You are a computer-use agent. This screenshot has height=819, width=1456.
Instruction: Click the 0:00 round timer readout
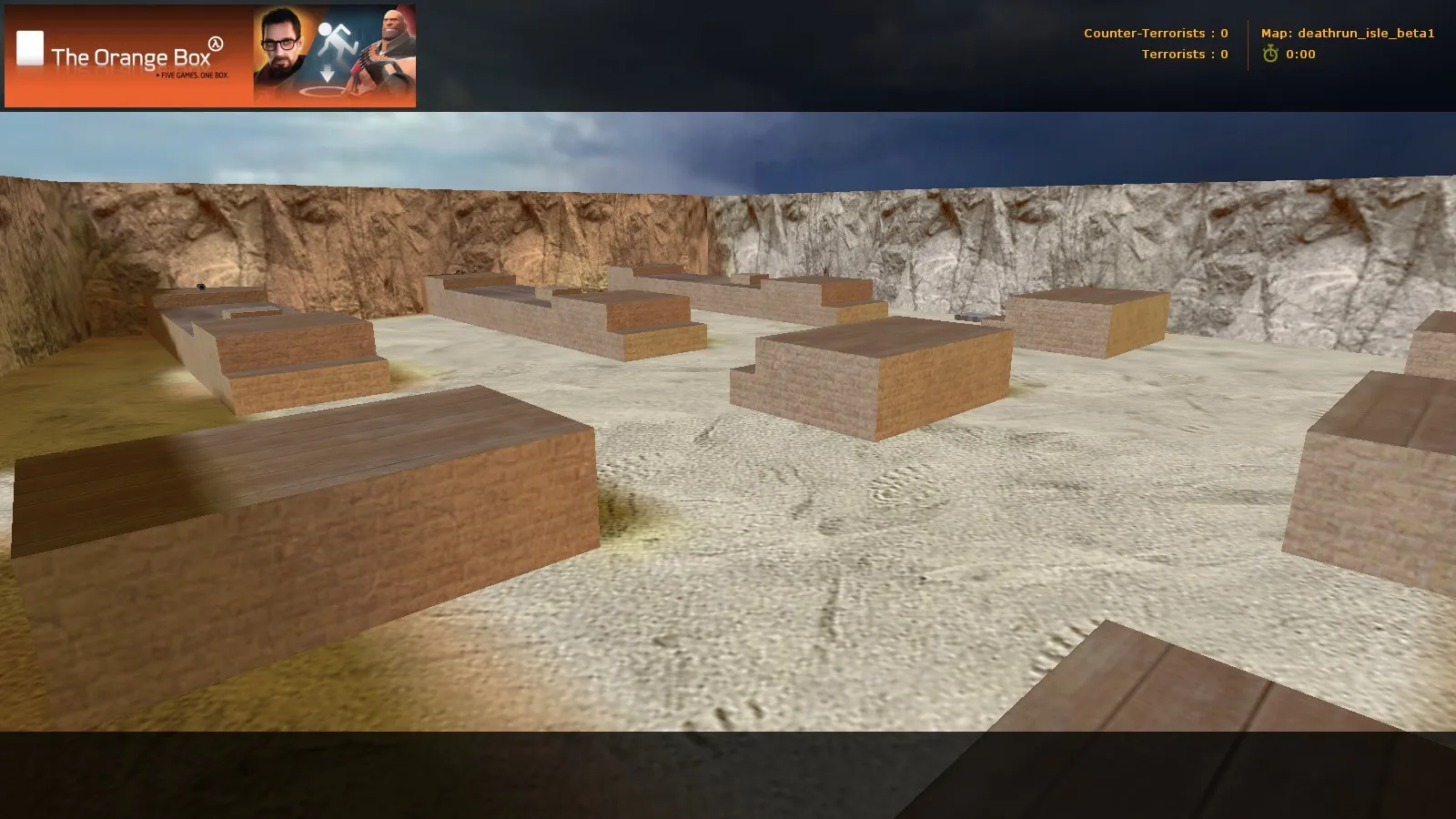tap(1301, 53)
